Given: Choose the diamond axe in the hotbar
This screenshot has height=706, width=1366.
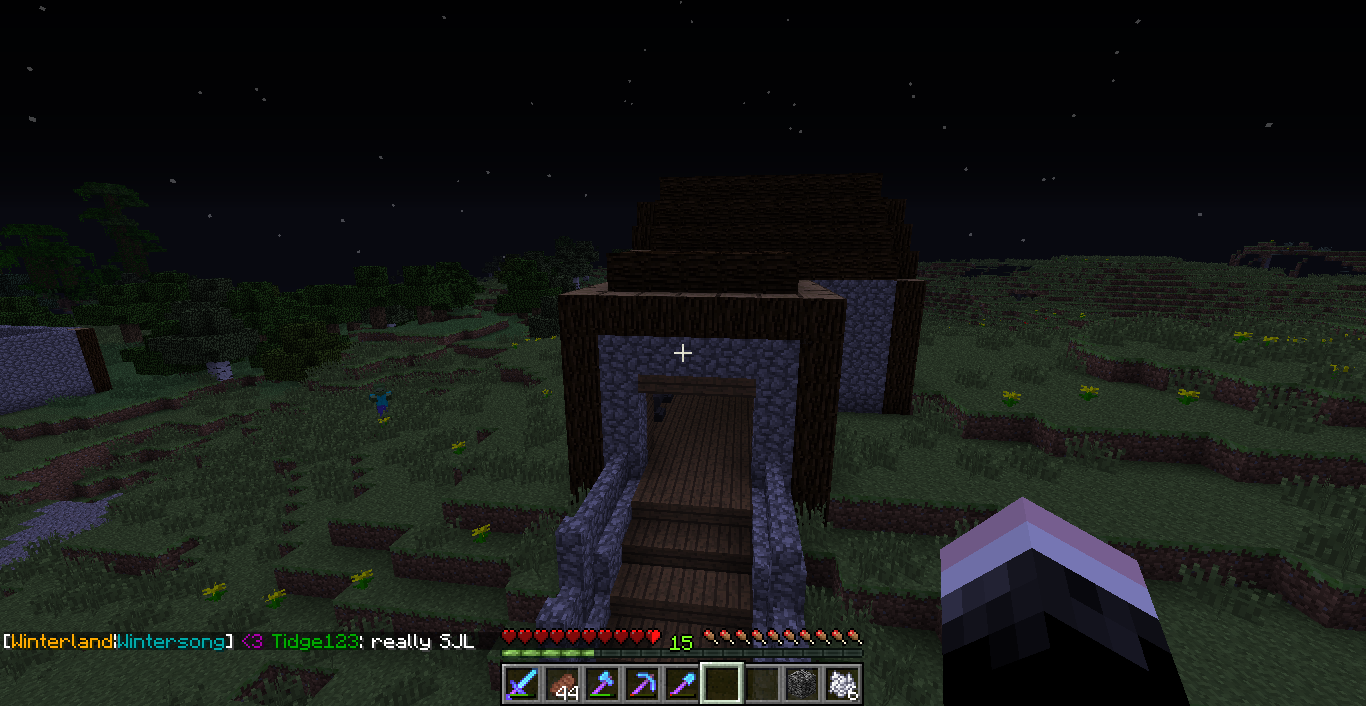Looking at the screenshot, I should (602, 684).
